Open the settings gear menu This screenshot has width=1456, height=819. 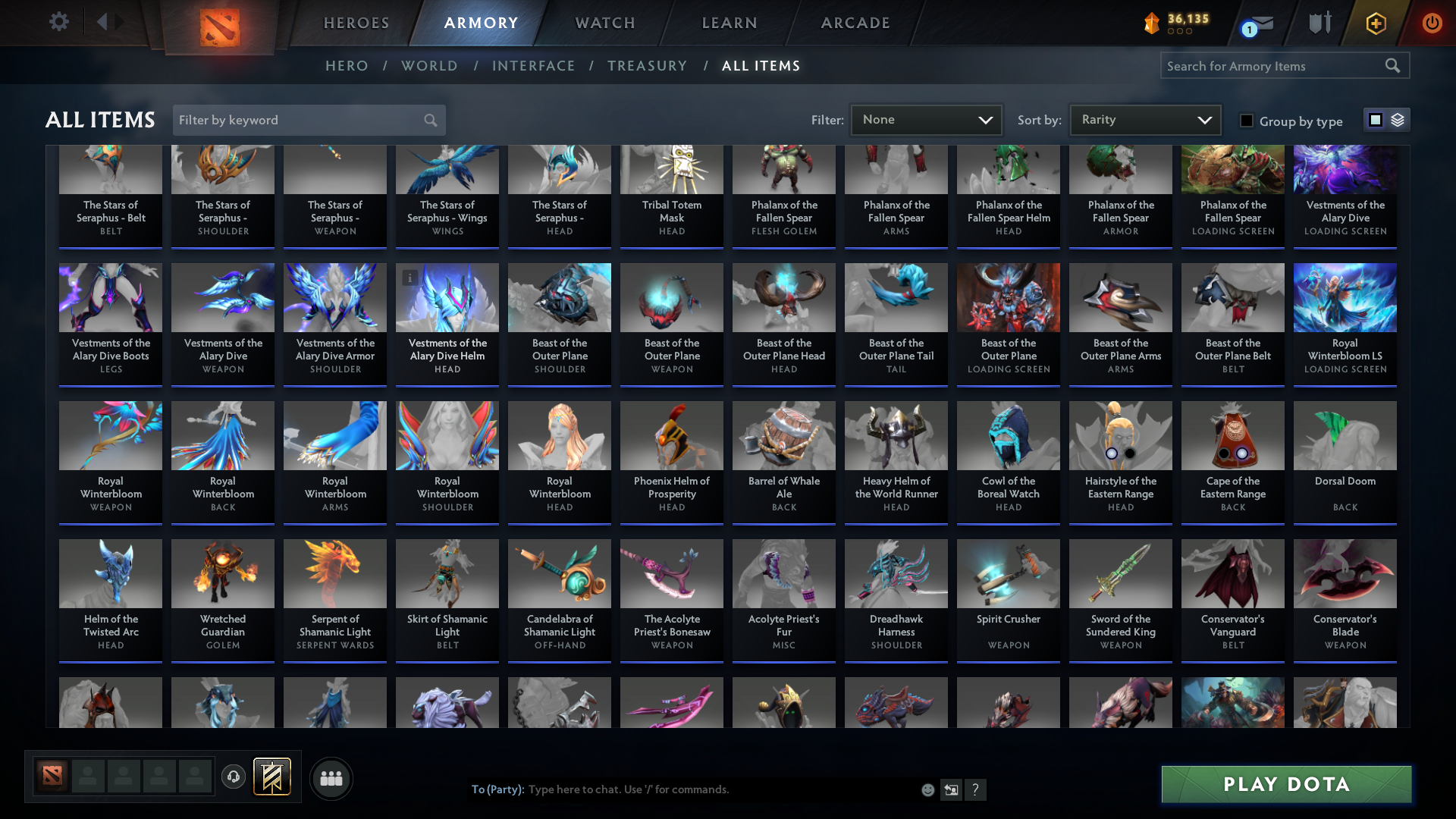click(x=58, y=22)
